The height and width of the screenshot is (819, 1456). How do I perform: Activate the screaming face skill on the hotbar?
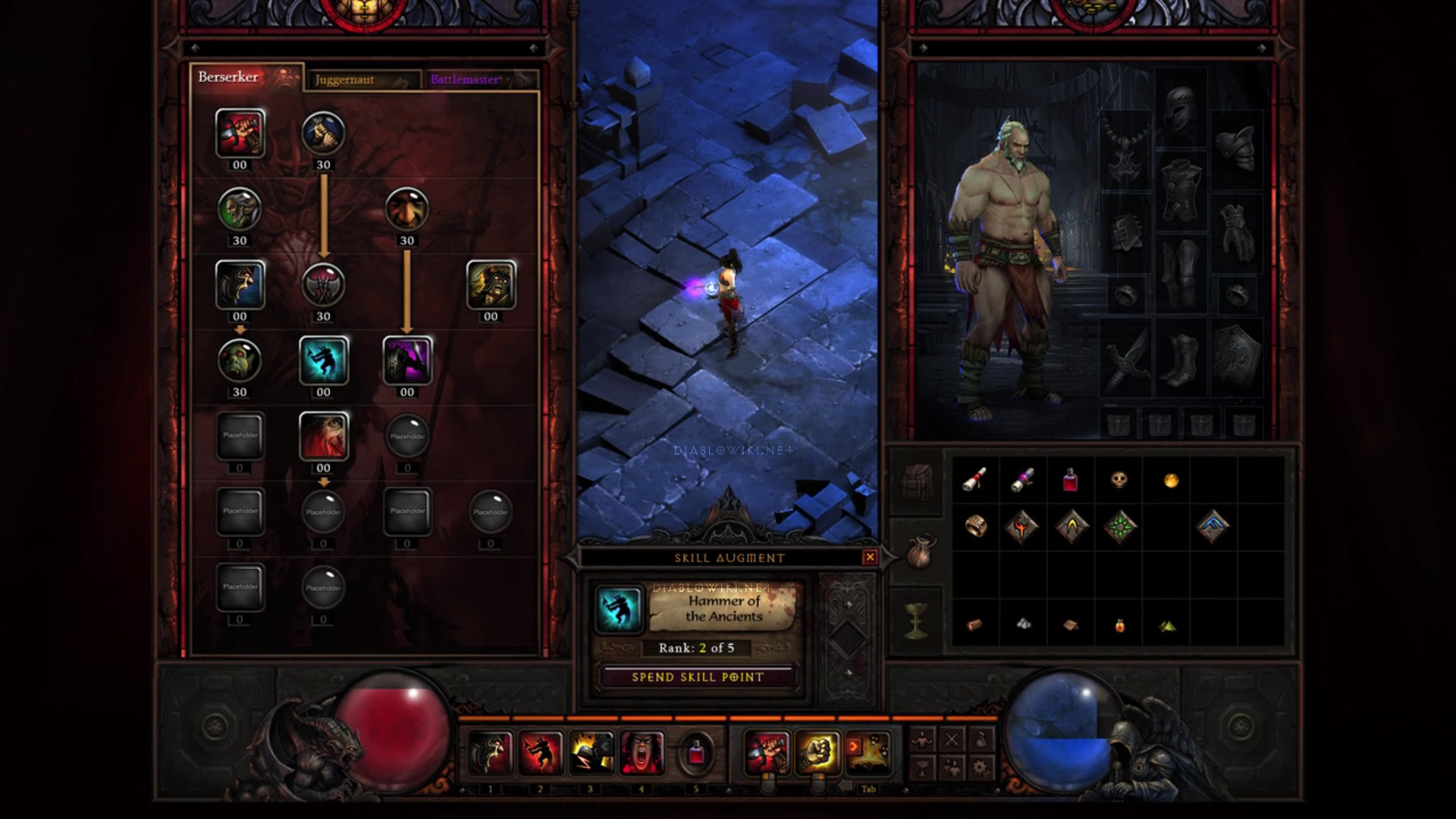(642, 752)
